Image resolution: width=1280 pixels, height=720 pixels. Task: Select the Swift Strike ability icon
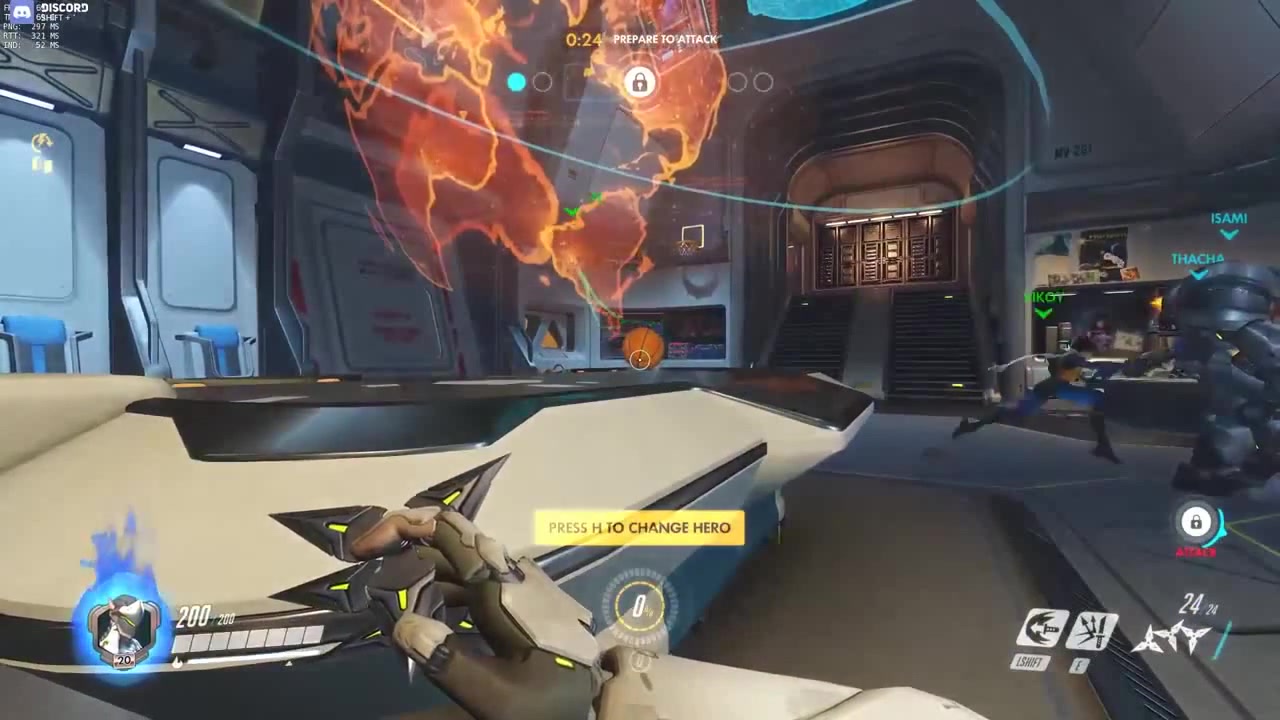(1042, 627)
